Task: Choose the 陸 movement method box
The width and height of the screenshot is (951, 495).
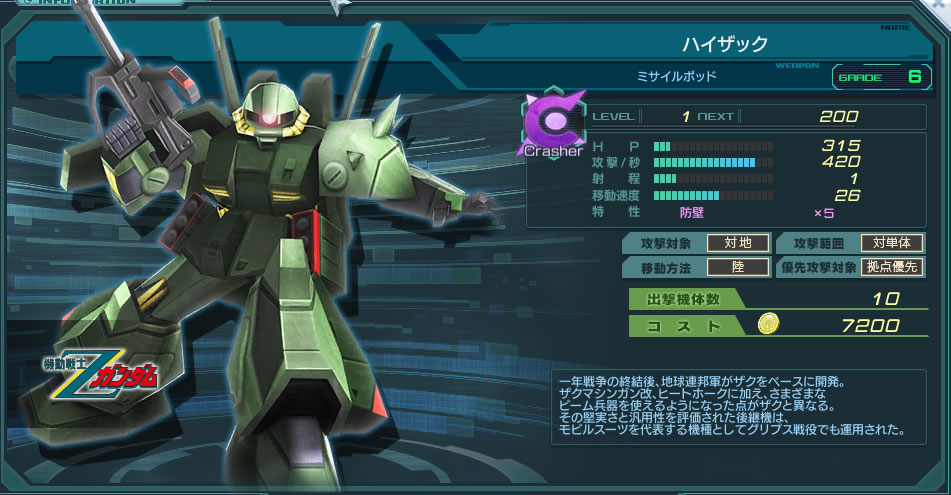Action: point(738,267)
